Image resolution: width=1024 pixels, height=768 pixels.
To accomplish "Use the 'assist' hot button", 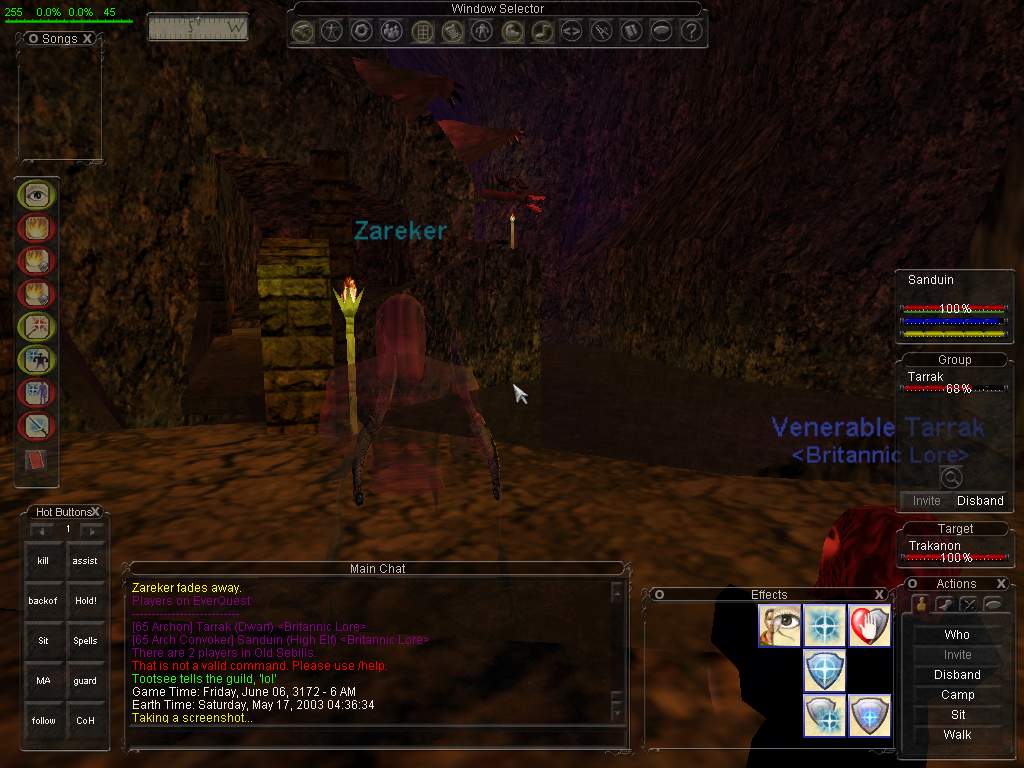I will [85, 561].
